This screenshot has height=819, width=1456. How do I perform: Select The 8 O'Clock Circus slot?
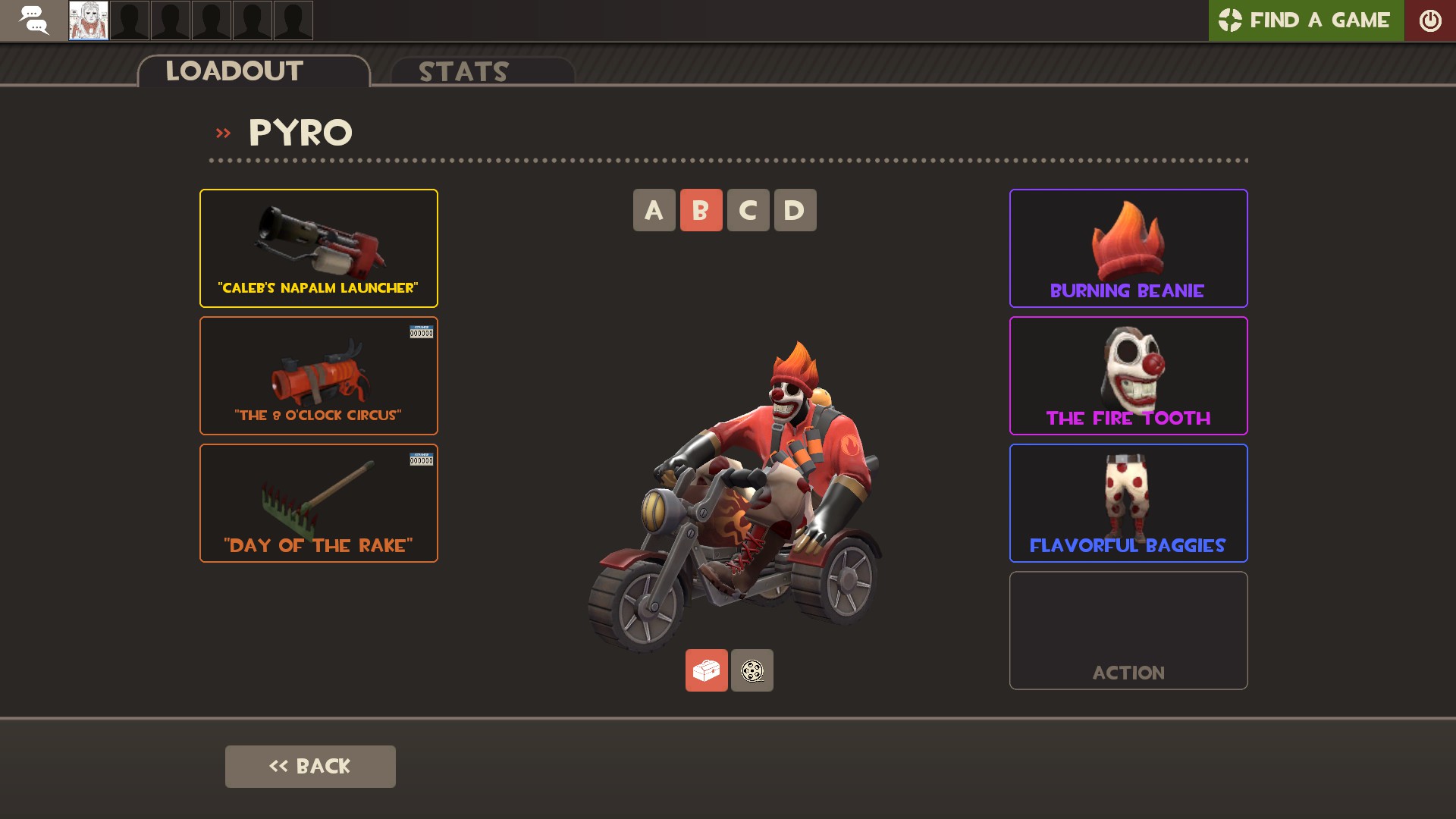tap(318, 375)
